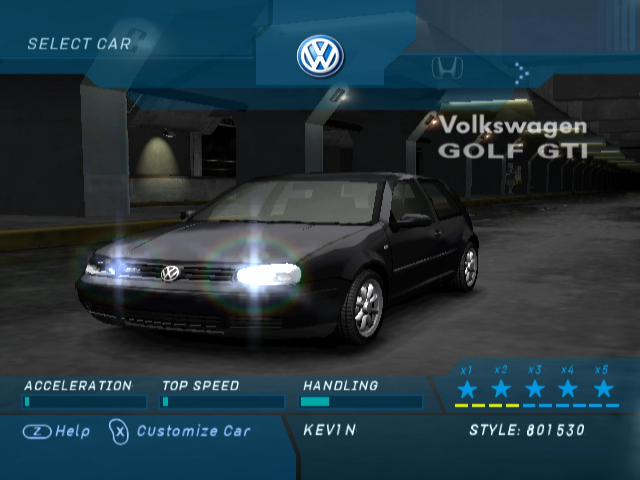
Task: Click the next-brand arrow beside Honda
Action: tap(521, 71)
